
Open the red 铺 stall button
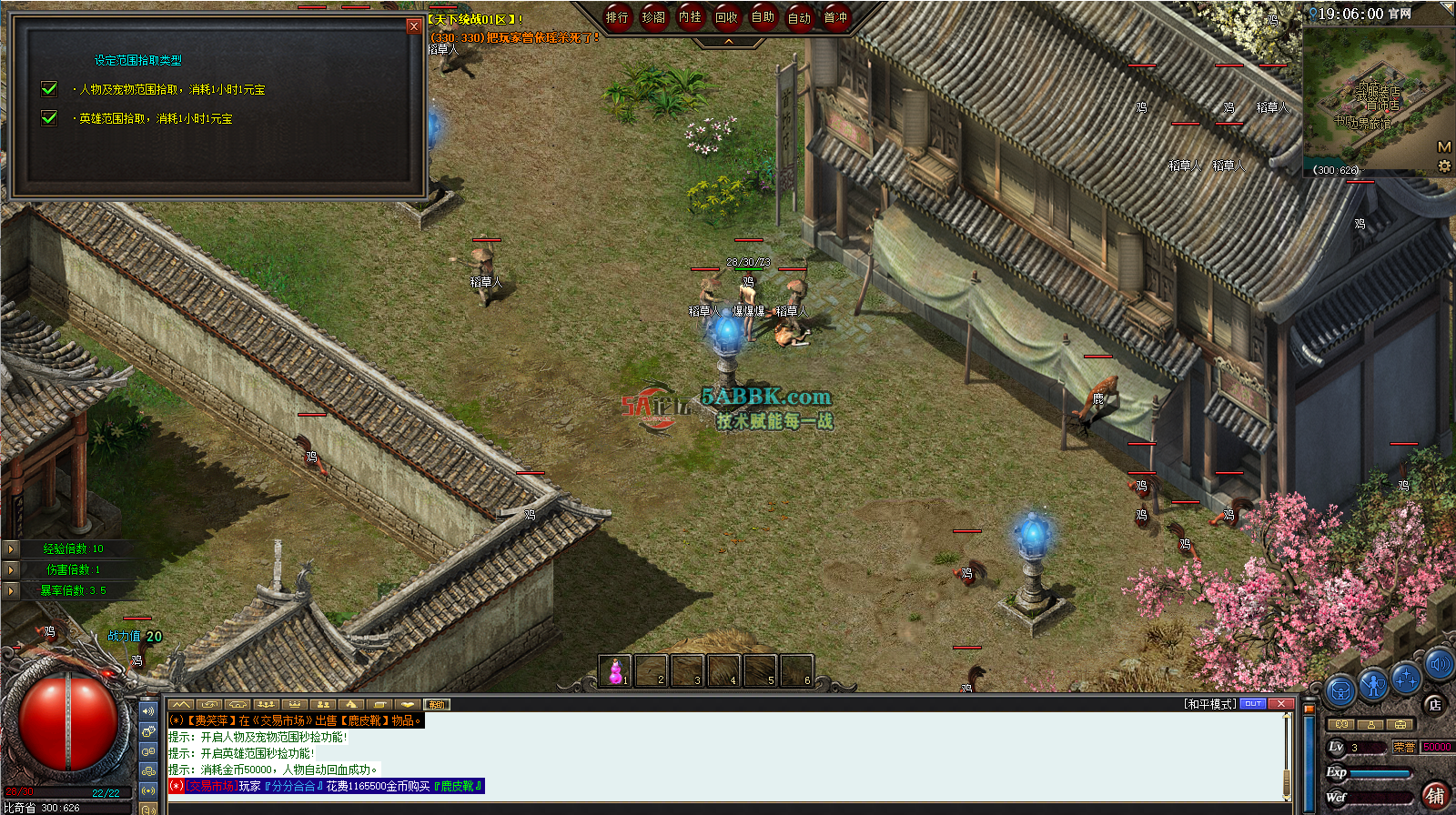(1435, 796)
